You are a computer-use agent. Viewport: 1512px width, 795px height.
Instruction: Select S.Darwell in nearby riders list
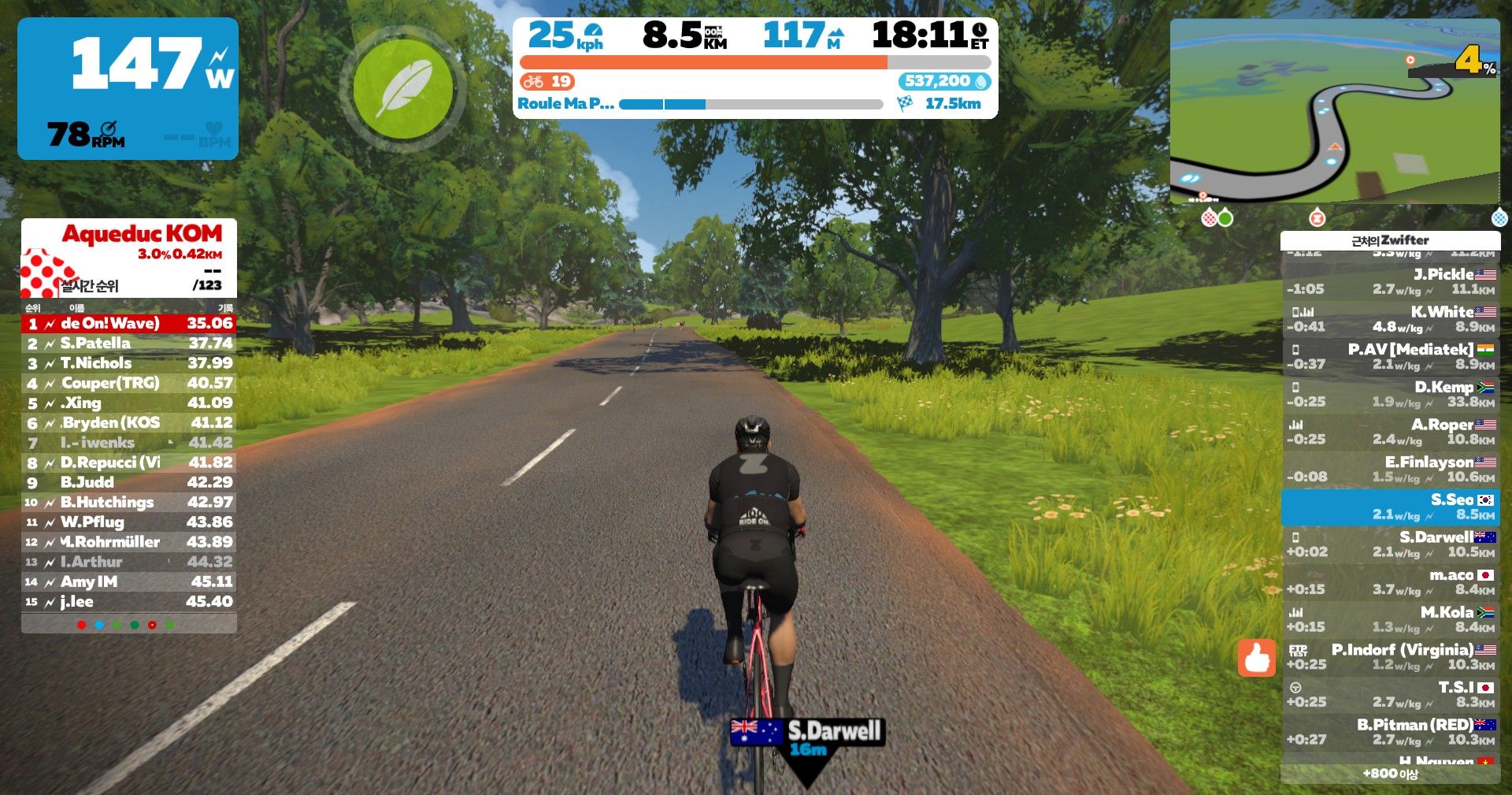click(x=1391, y=544)
